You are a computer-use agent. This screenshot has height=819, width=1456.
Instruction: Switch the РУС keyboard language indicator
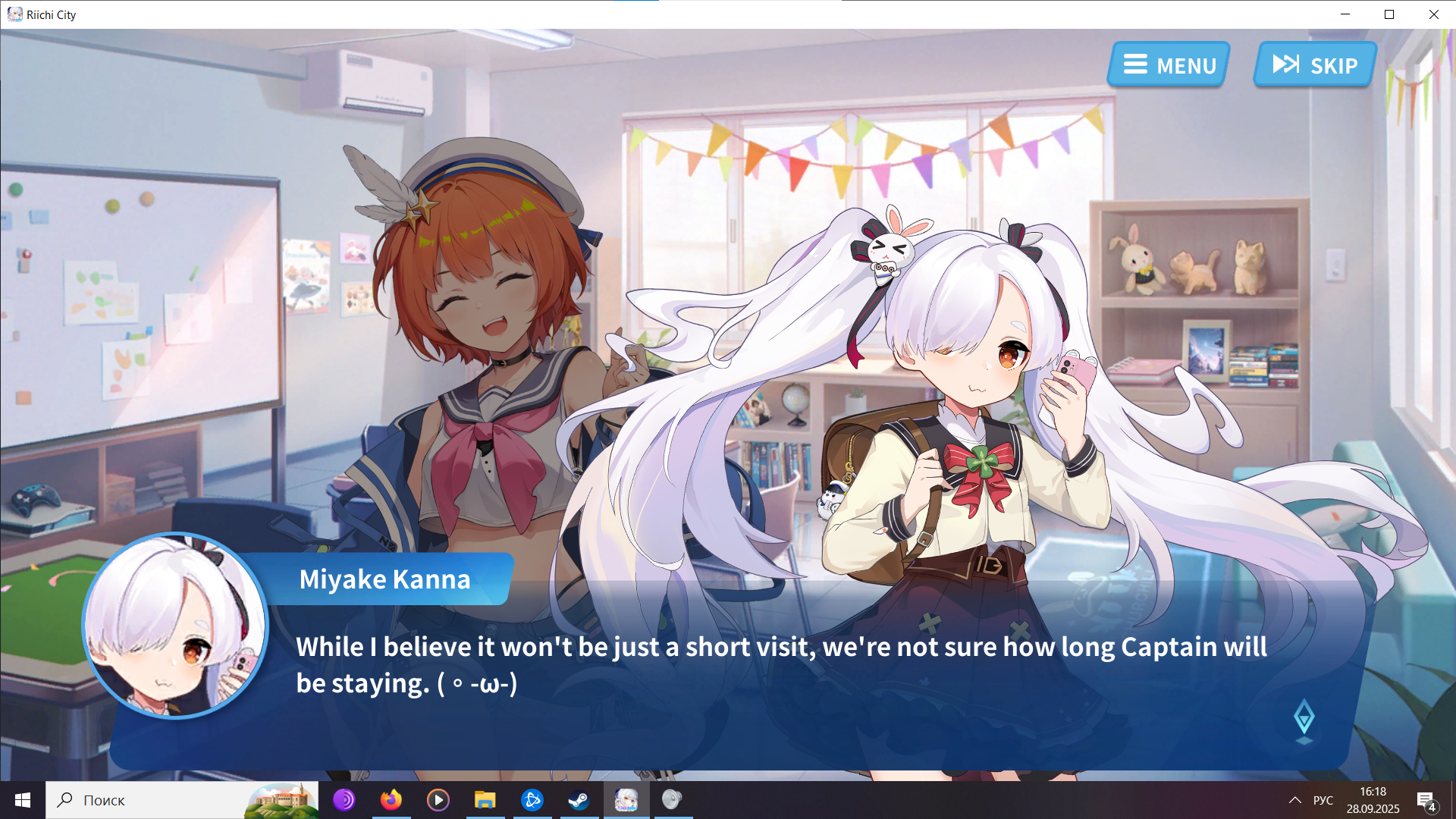[x=1323, y=799]
